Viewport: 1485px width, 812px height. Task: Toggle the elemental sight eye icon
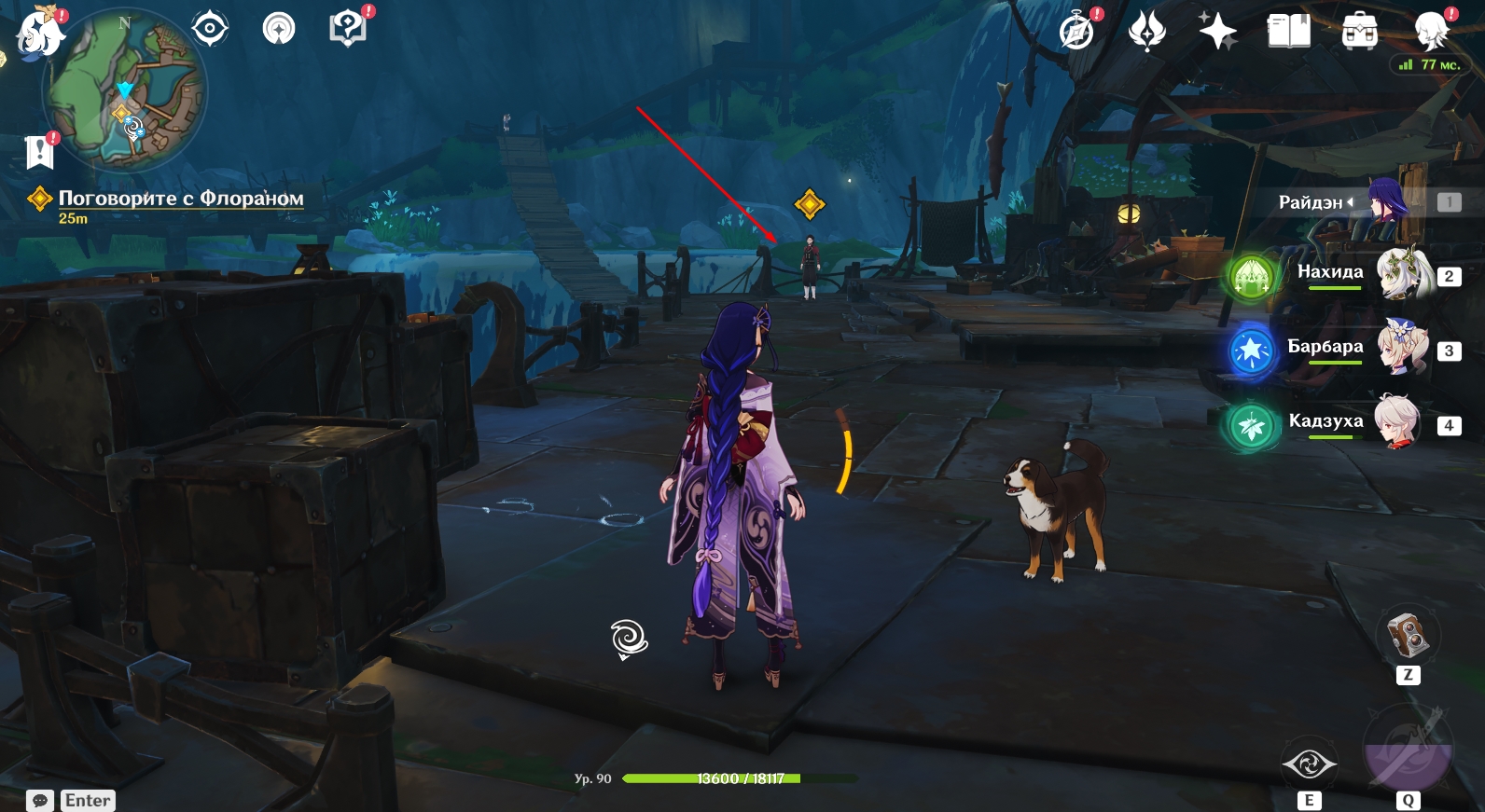point(210,29)
